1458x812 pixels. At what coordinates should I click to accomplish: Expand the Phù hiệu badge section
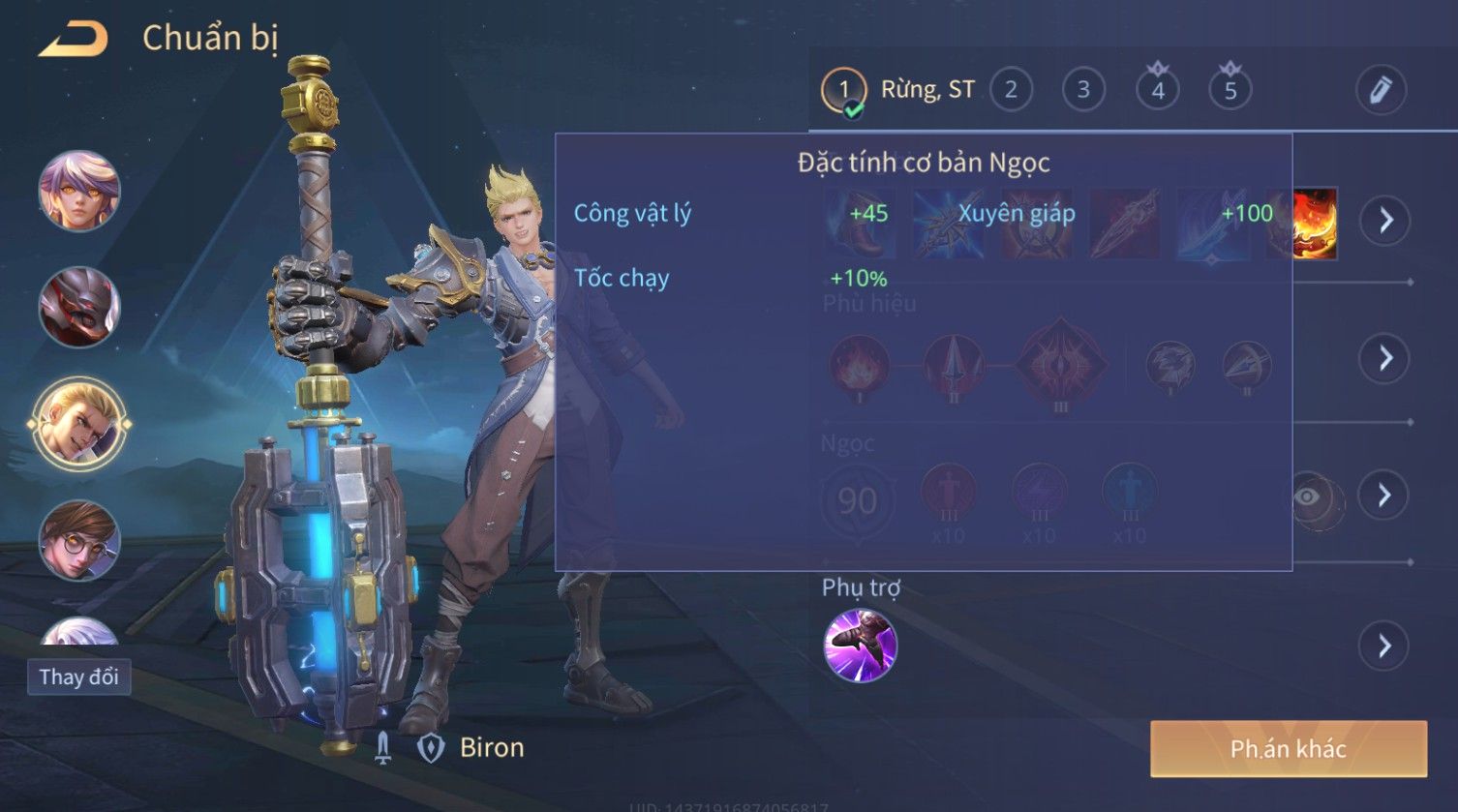coord(1385,358)
